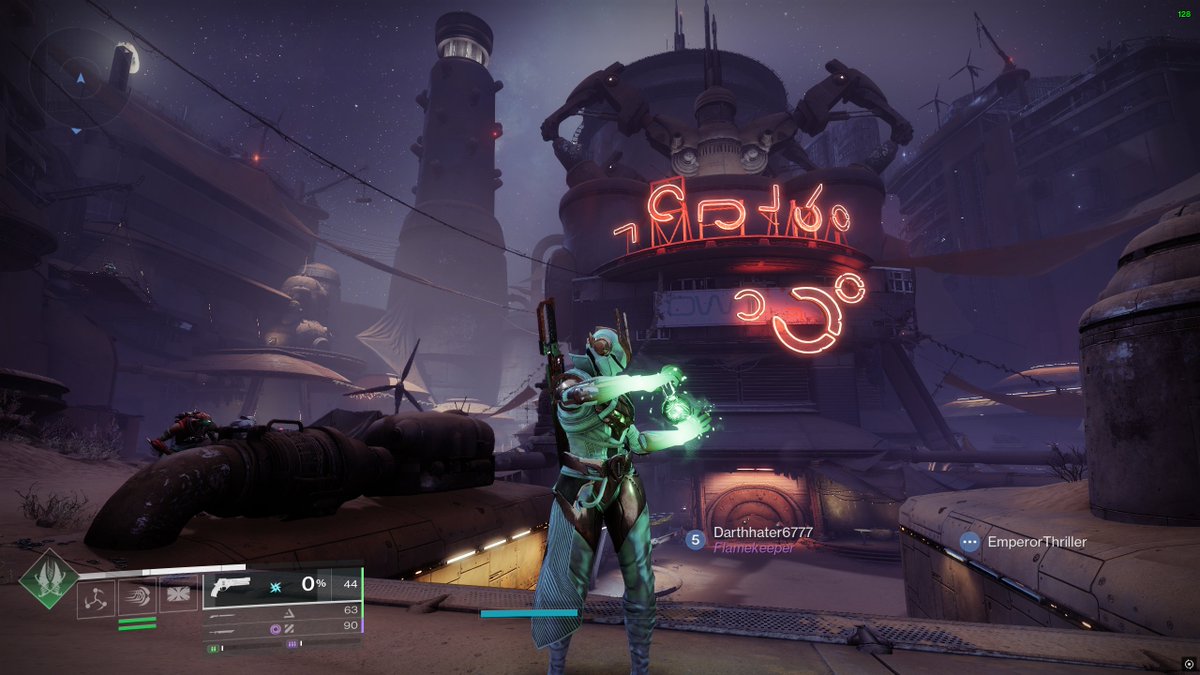The height and width of the screenshot is (675, 1200).
Task: Click the EmperorThriller player nameplate
Action: (x=1036, y=542)
